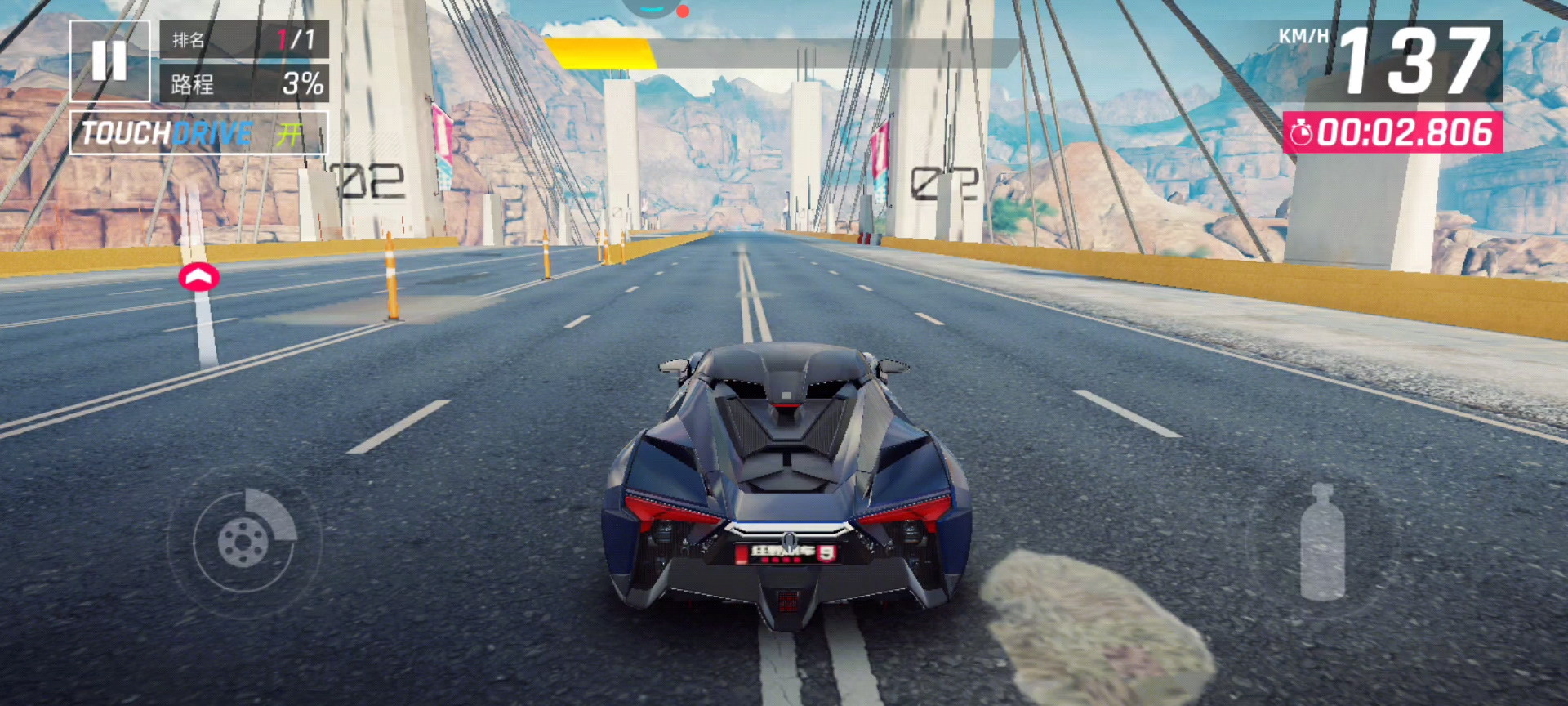Tap the brake drift button
The height and width of the screenshot is (706, 1568).
click(x=244, y=540)
